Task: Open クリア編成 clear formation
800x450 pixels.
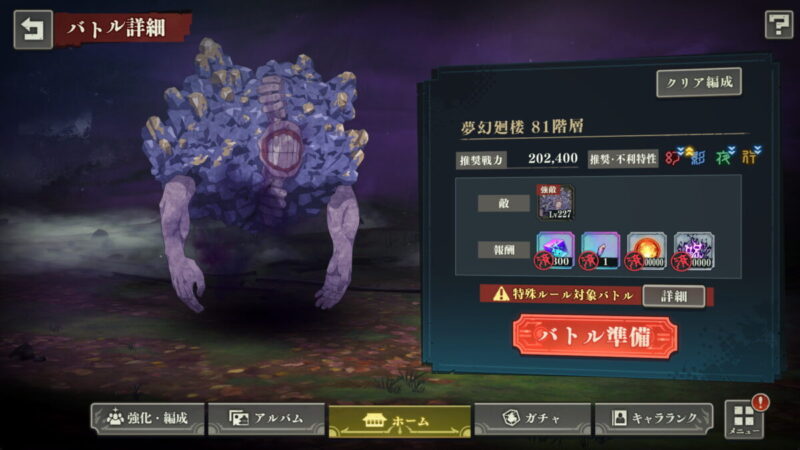Action: (698, 83)
